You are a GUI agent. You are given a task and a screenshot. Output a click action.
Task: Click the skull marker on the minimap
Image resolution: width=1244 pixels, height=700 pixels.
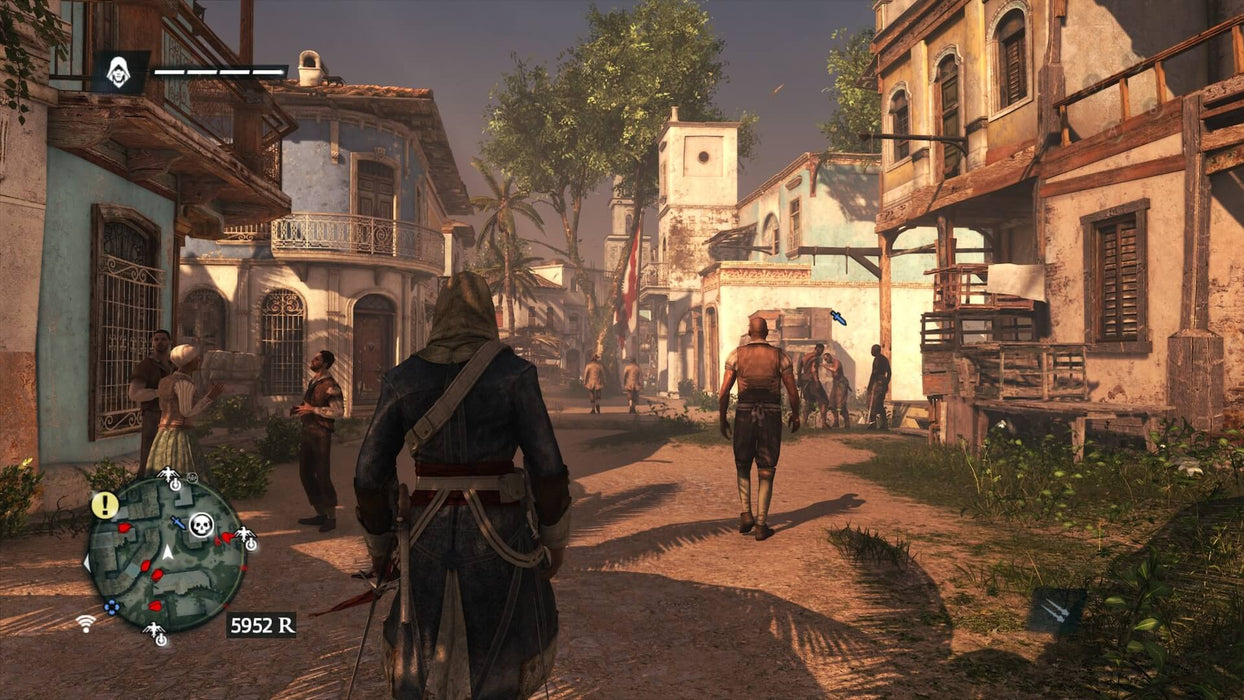pos(201,525)
